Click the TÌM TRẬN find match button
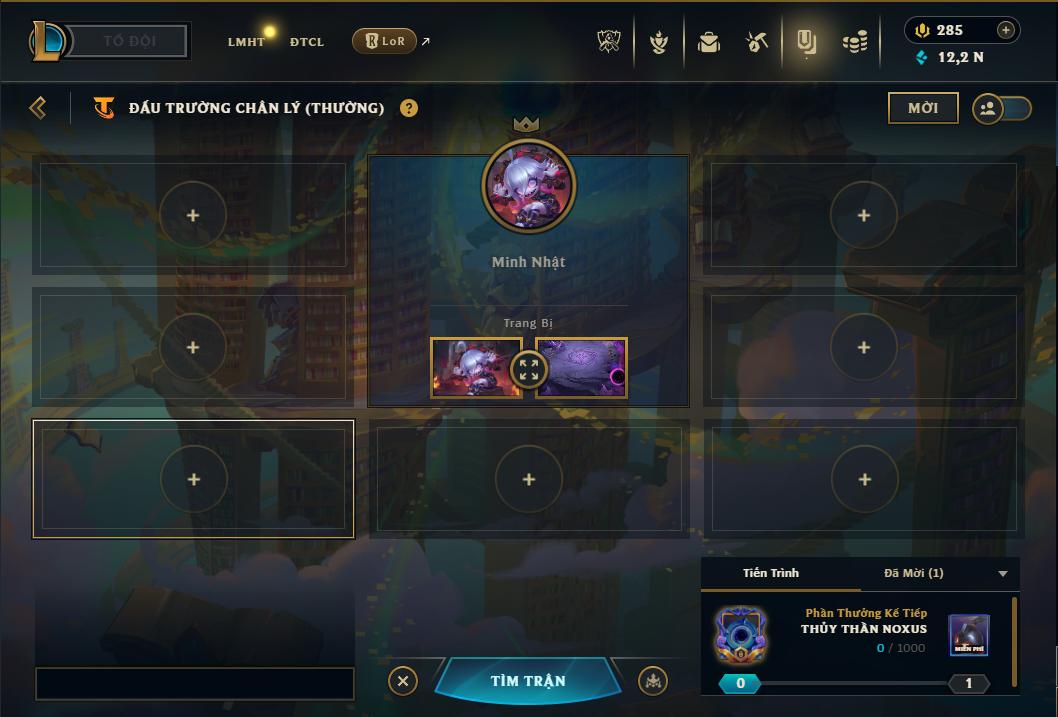1058x717 pixels. (528, 681)
